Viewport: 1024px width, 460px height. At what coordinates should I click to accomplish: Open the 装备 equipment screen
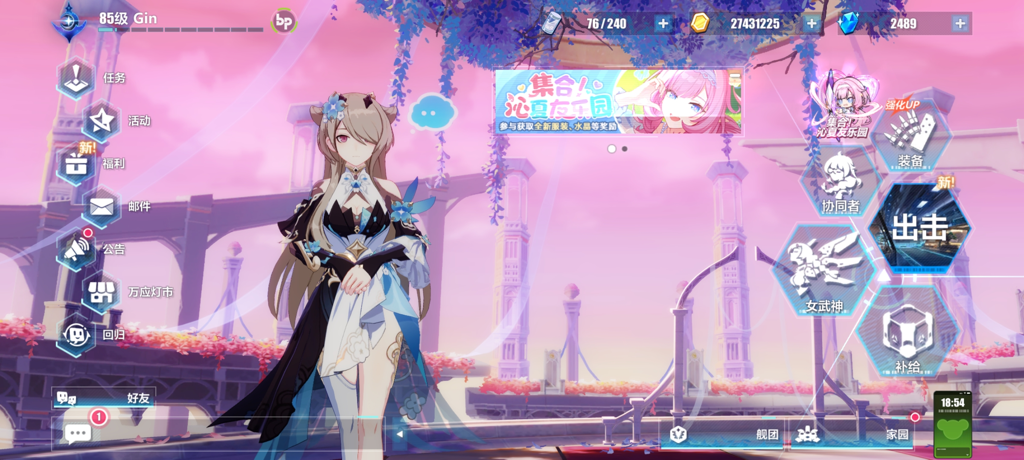[910, 140]
